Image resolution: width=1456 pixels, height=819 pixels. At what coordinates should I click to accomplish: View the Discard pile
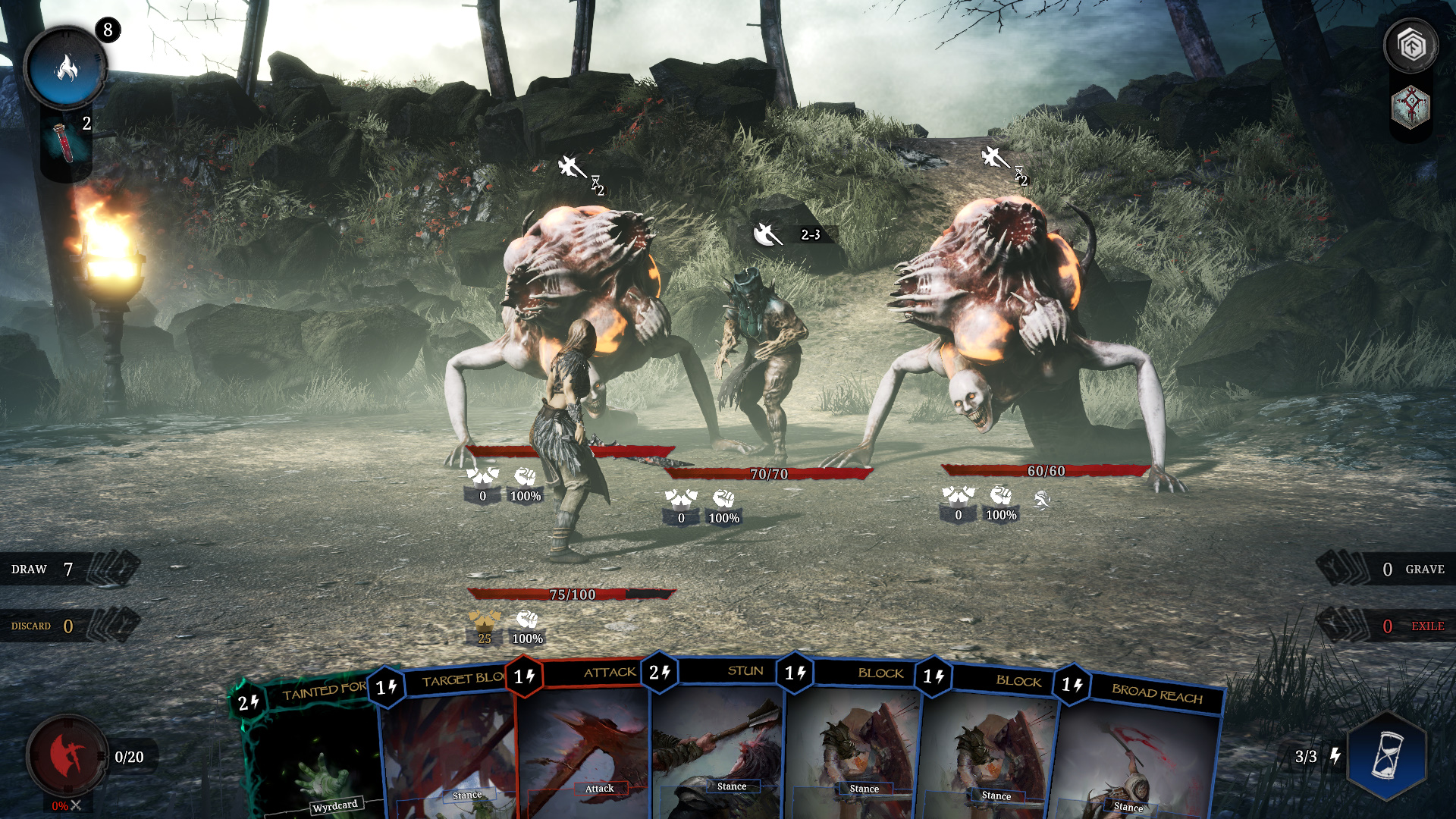[x=70, y=626]
